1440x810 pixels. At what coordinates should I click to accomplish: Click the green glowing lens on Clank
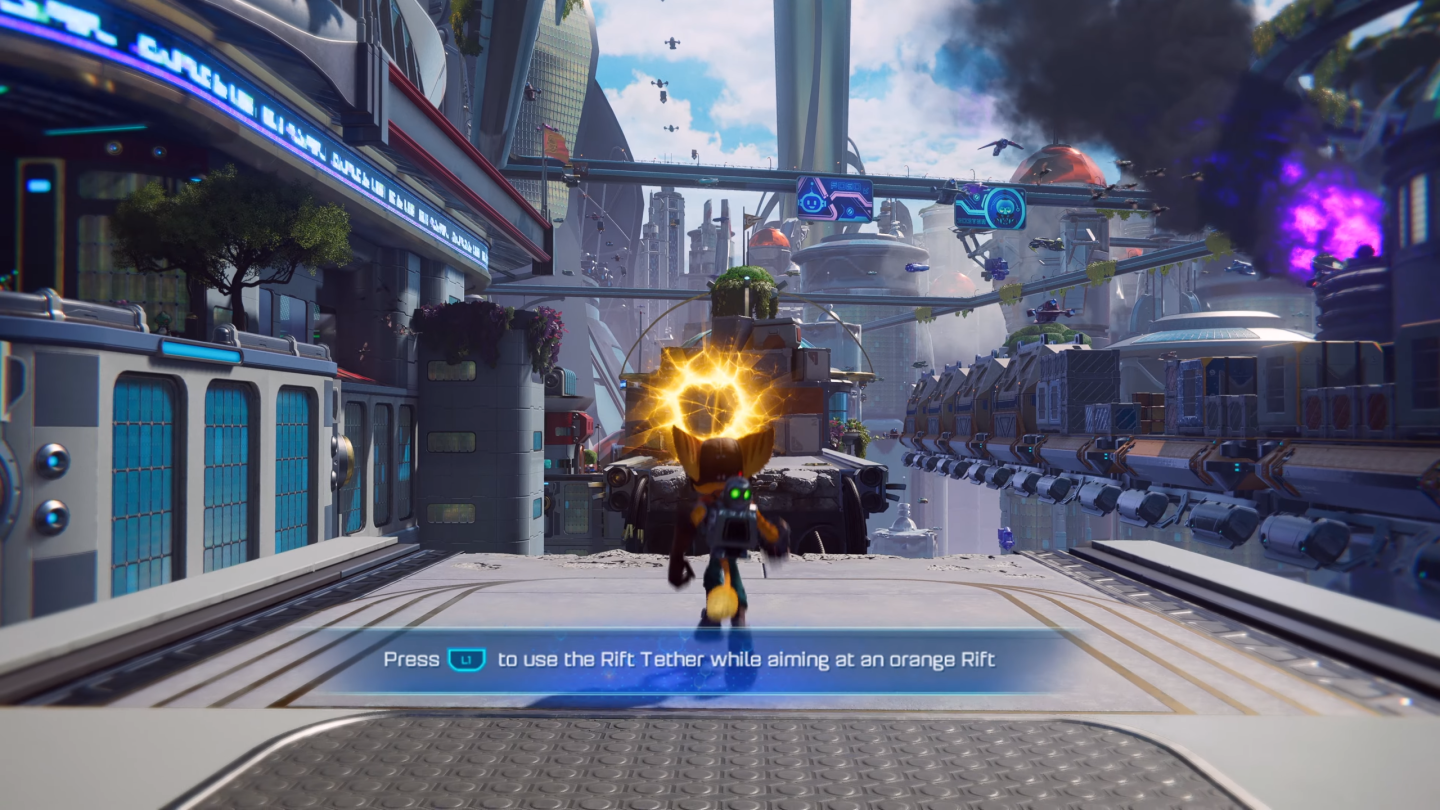click(x=735, y=493)
